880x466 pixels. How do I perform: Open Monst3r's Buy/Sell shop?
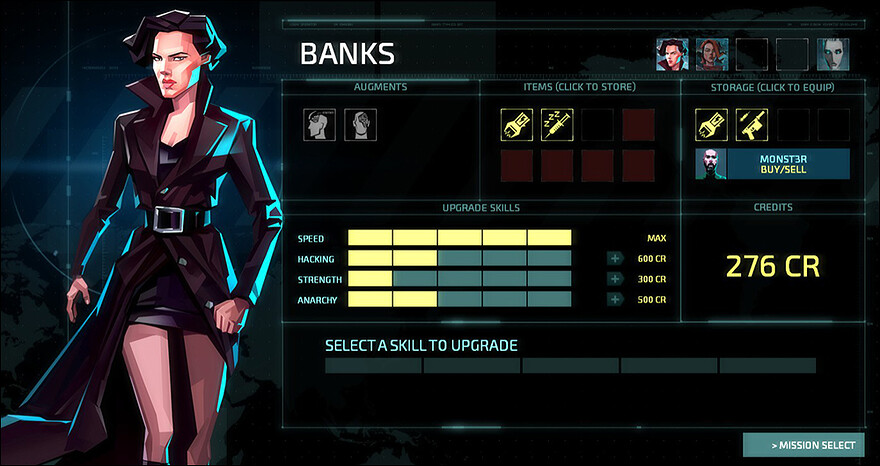(772, 163)
